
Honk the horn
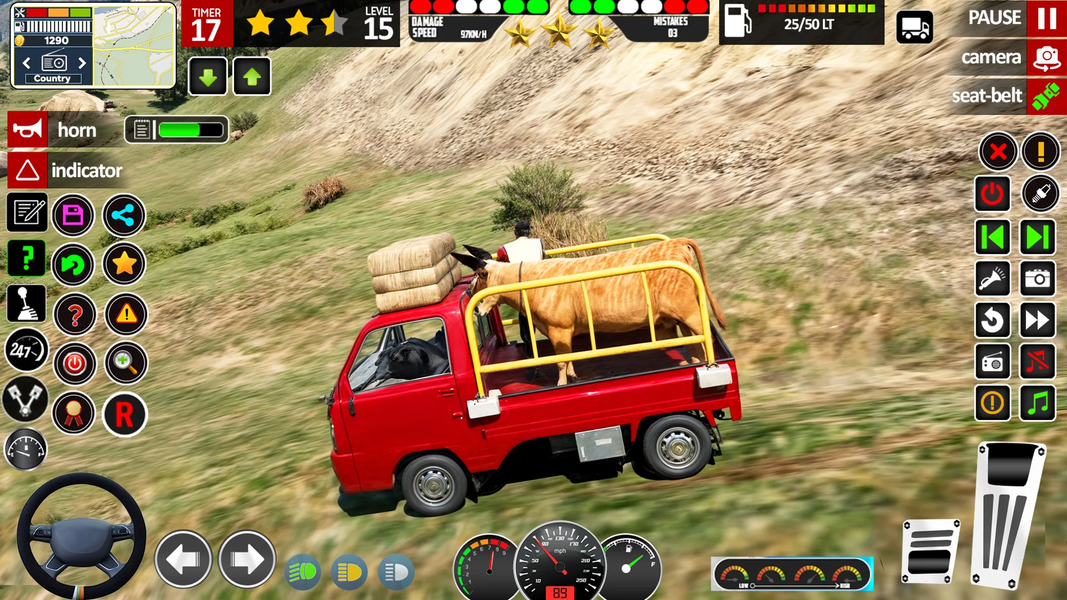(x=28, y=130)
